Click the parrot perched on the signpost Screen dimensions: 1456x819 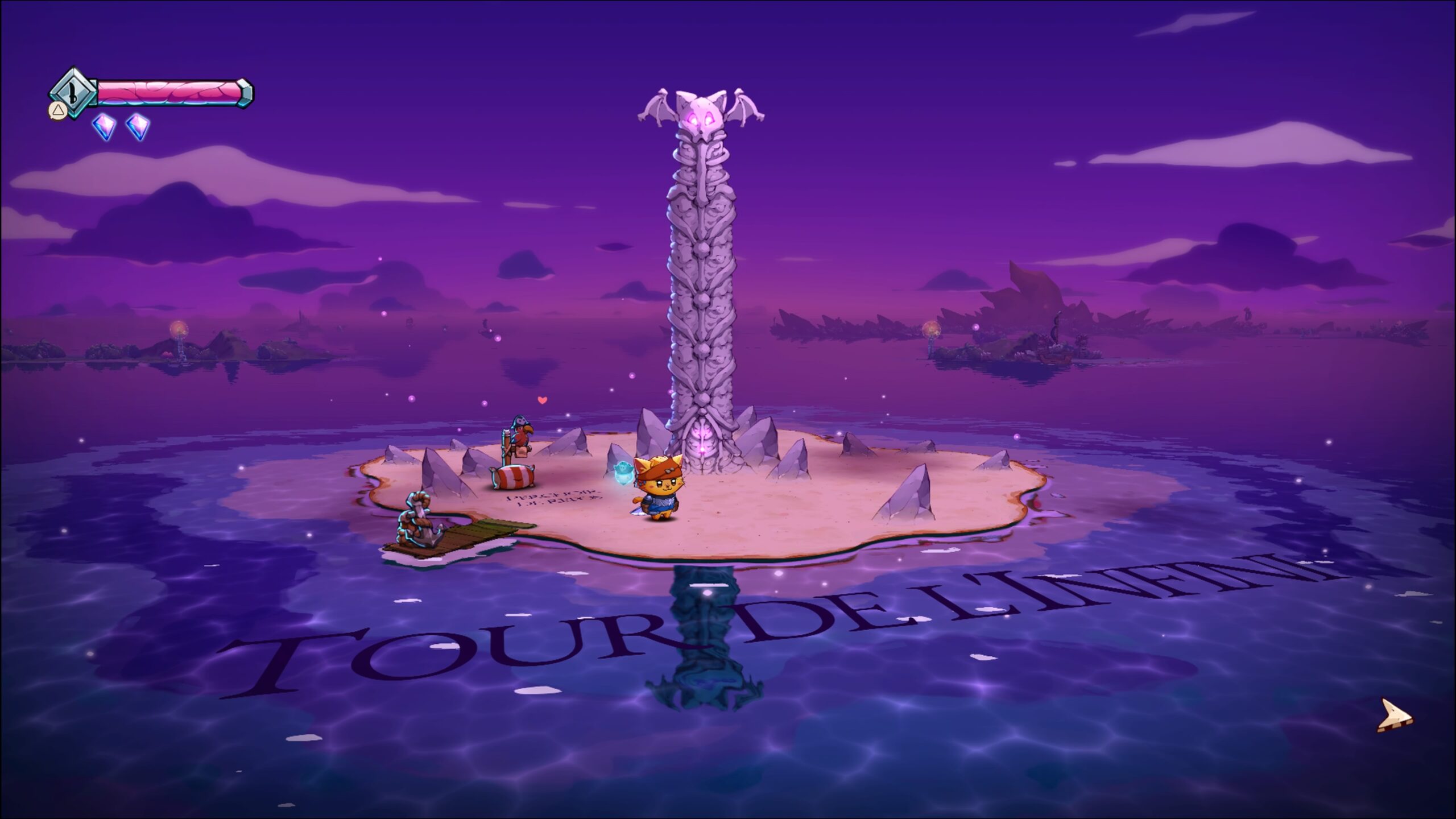522,431
